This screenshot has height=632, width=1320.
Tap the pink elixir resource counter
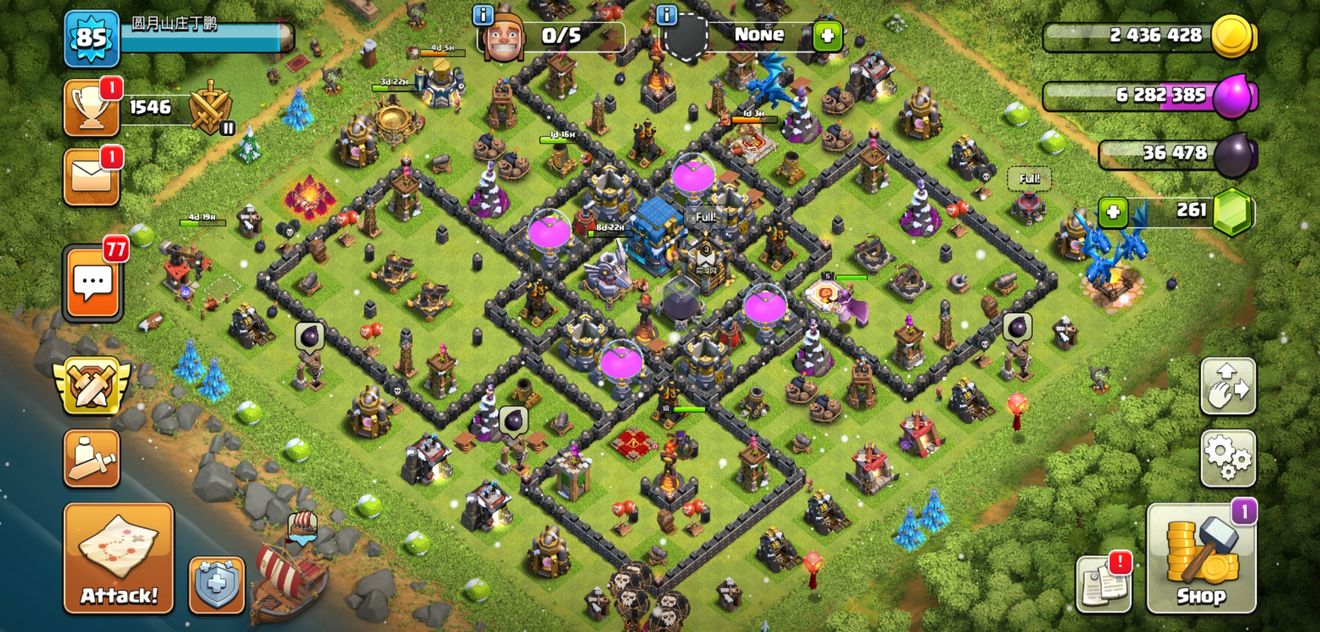pyautogui.click(x=1150, y=96)
